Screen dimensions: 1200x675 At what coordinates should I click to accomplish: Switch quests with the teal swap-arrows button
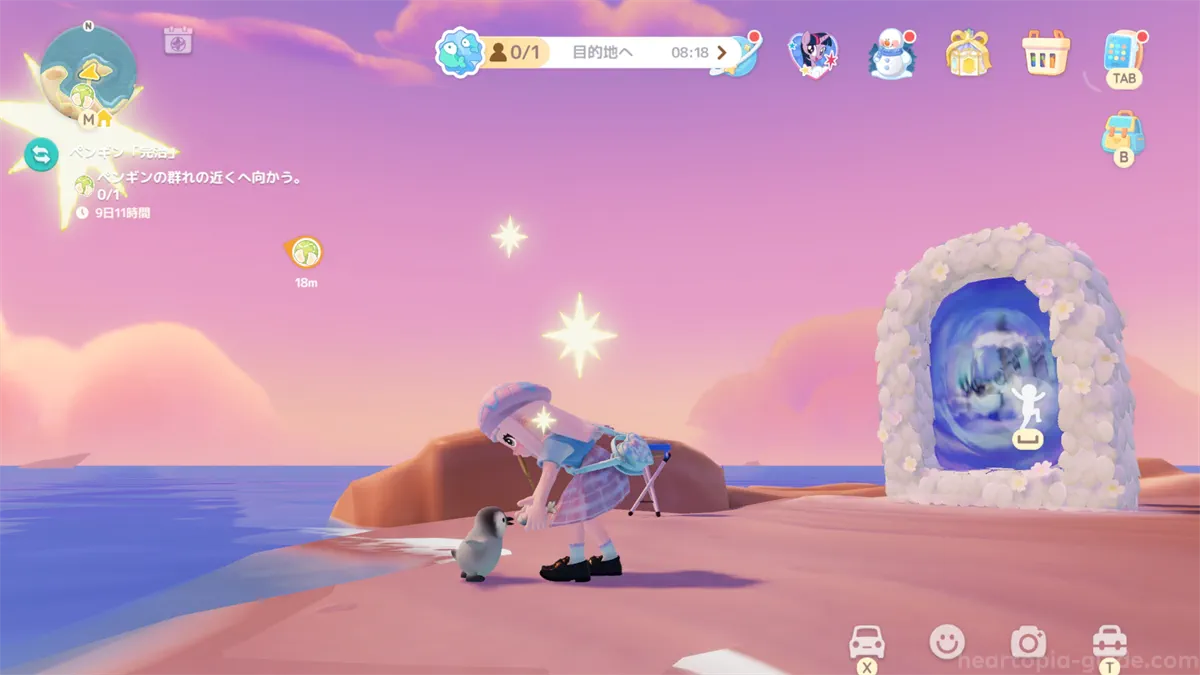(x=41, y=155)
